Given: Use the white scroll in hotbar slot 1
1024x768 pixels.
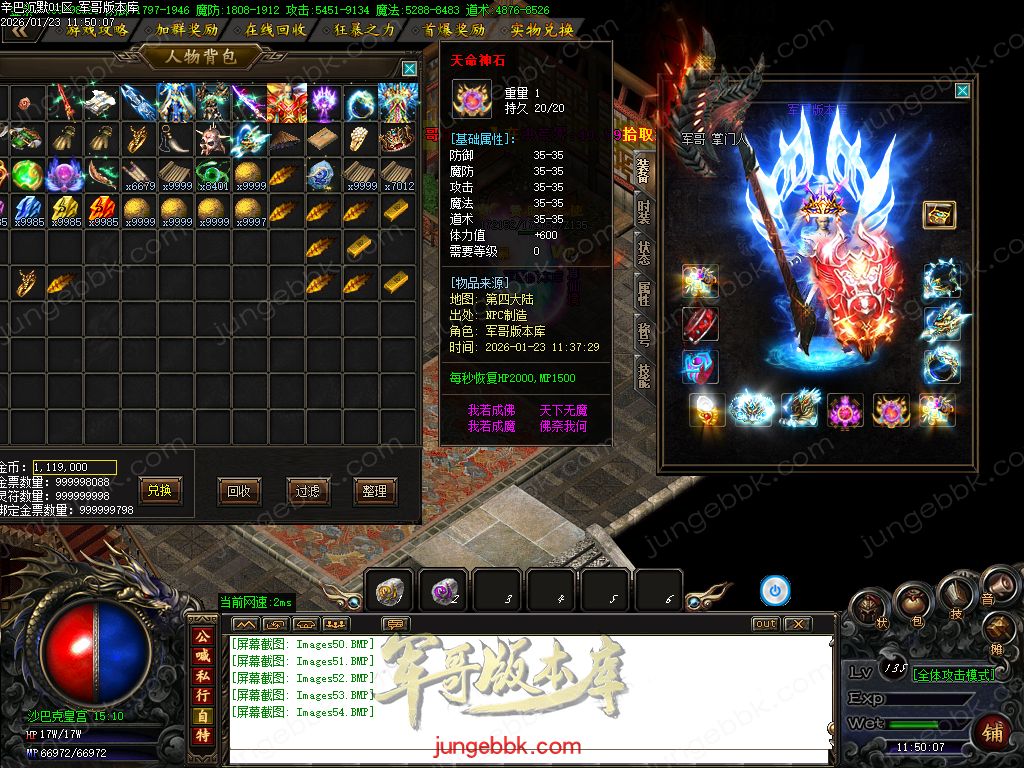Looking at the screenshot, I should pos(389,591).
